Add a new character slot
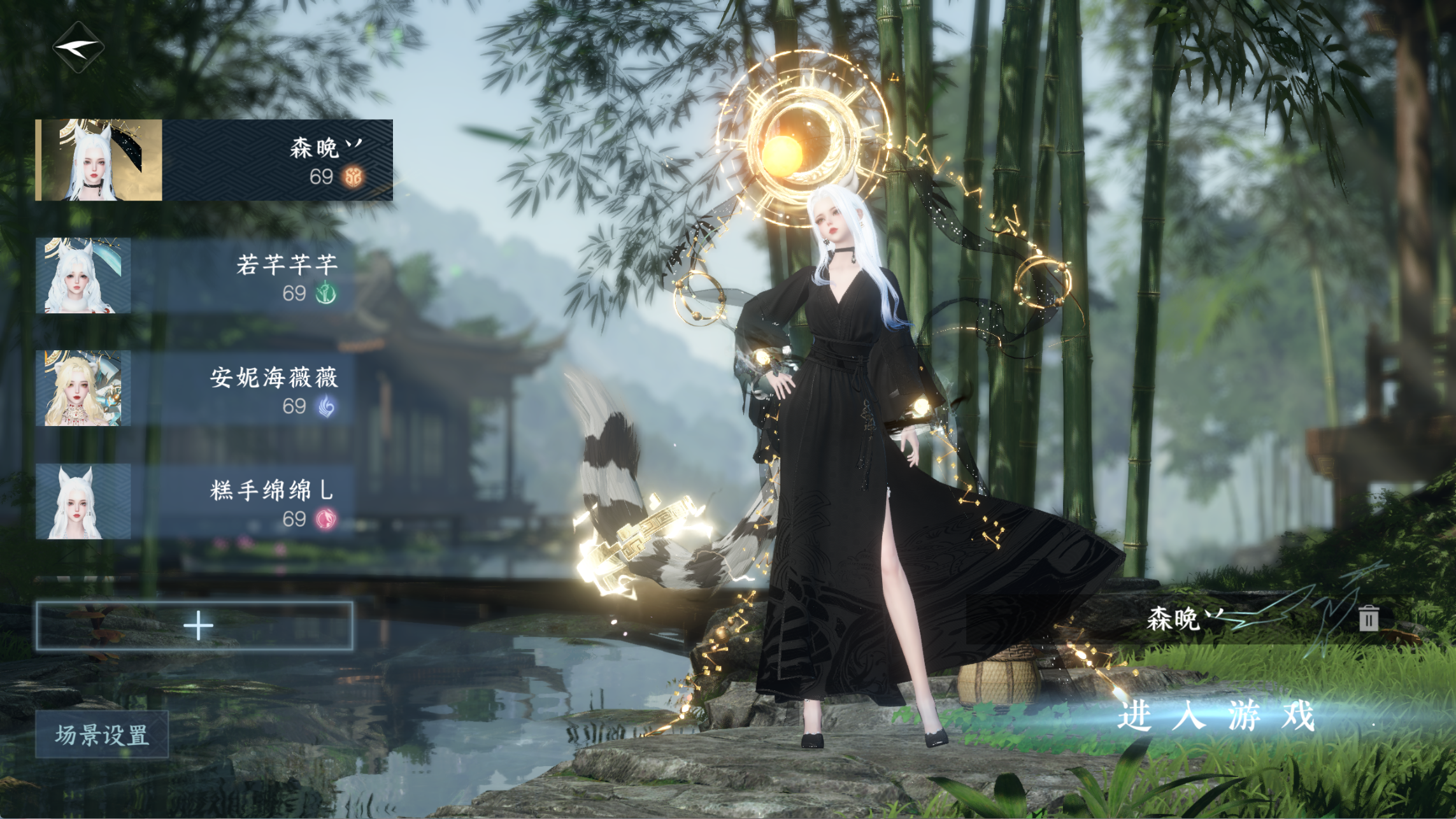The width and height of the screenshot is (1456, 819). tap(195, 625)
